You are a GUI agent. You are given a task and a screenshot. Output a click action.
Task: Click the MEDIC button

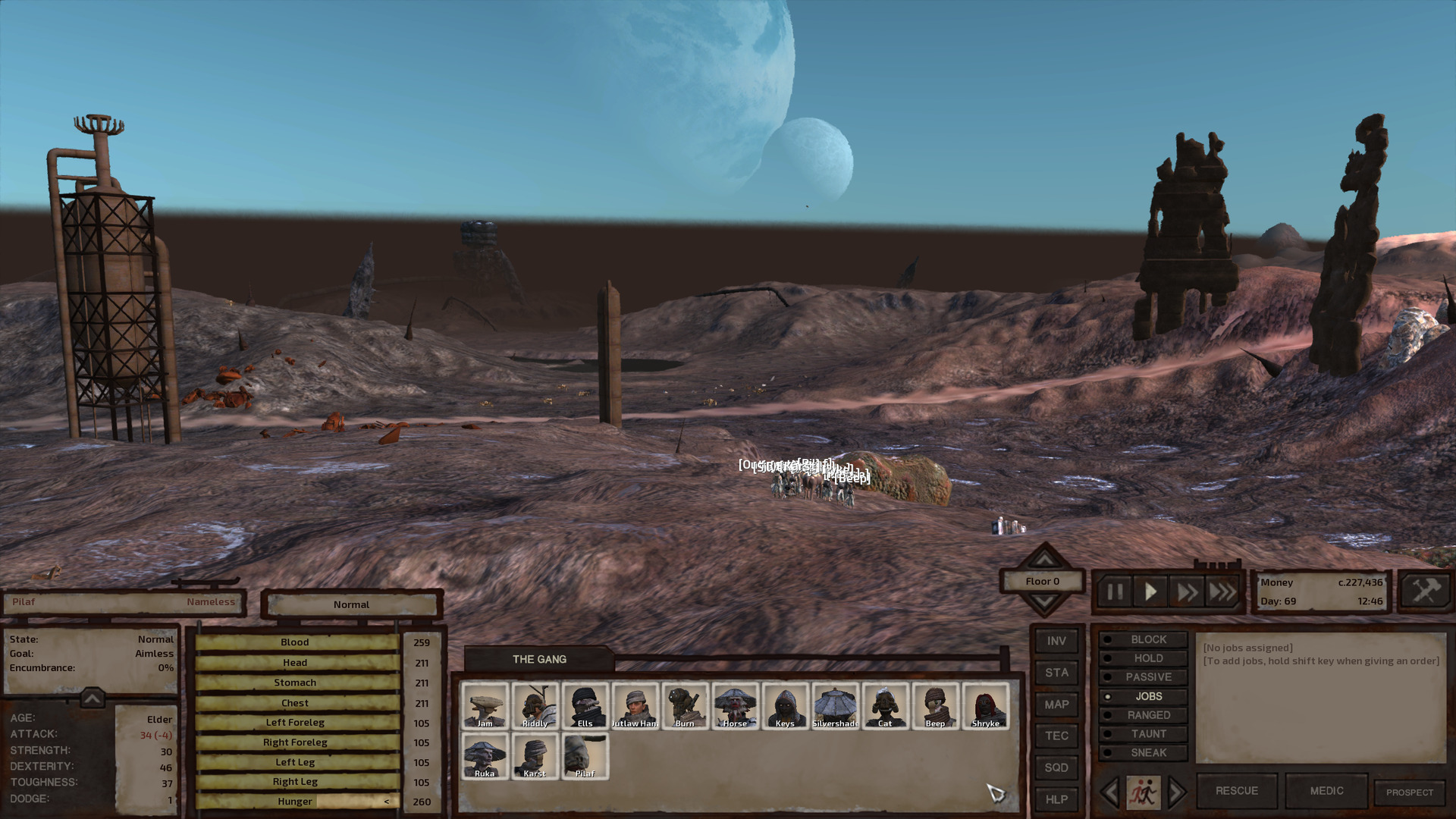pos(1326,790)
